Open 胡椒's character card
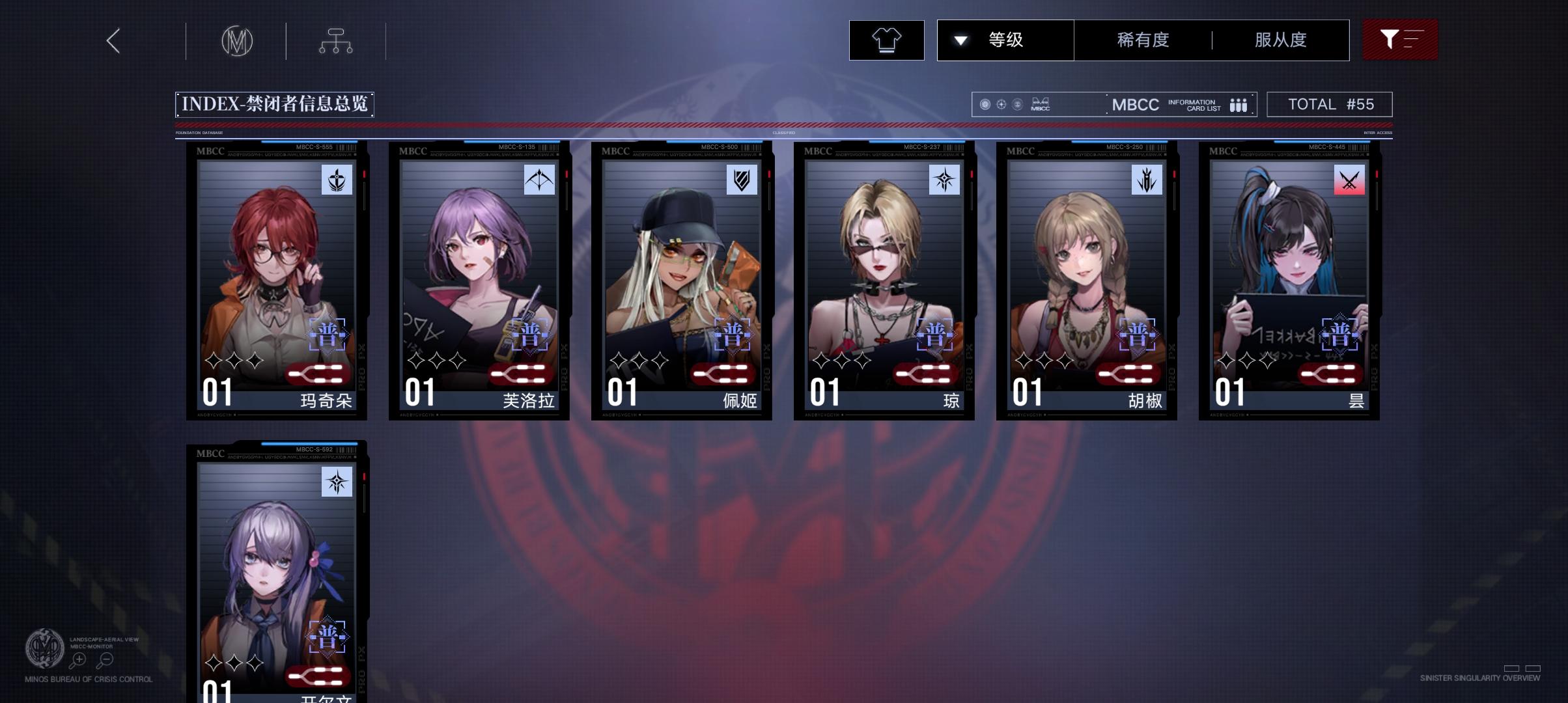1568x703 pixels. [x=1084, y=280]
